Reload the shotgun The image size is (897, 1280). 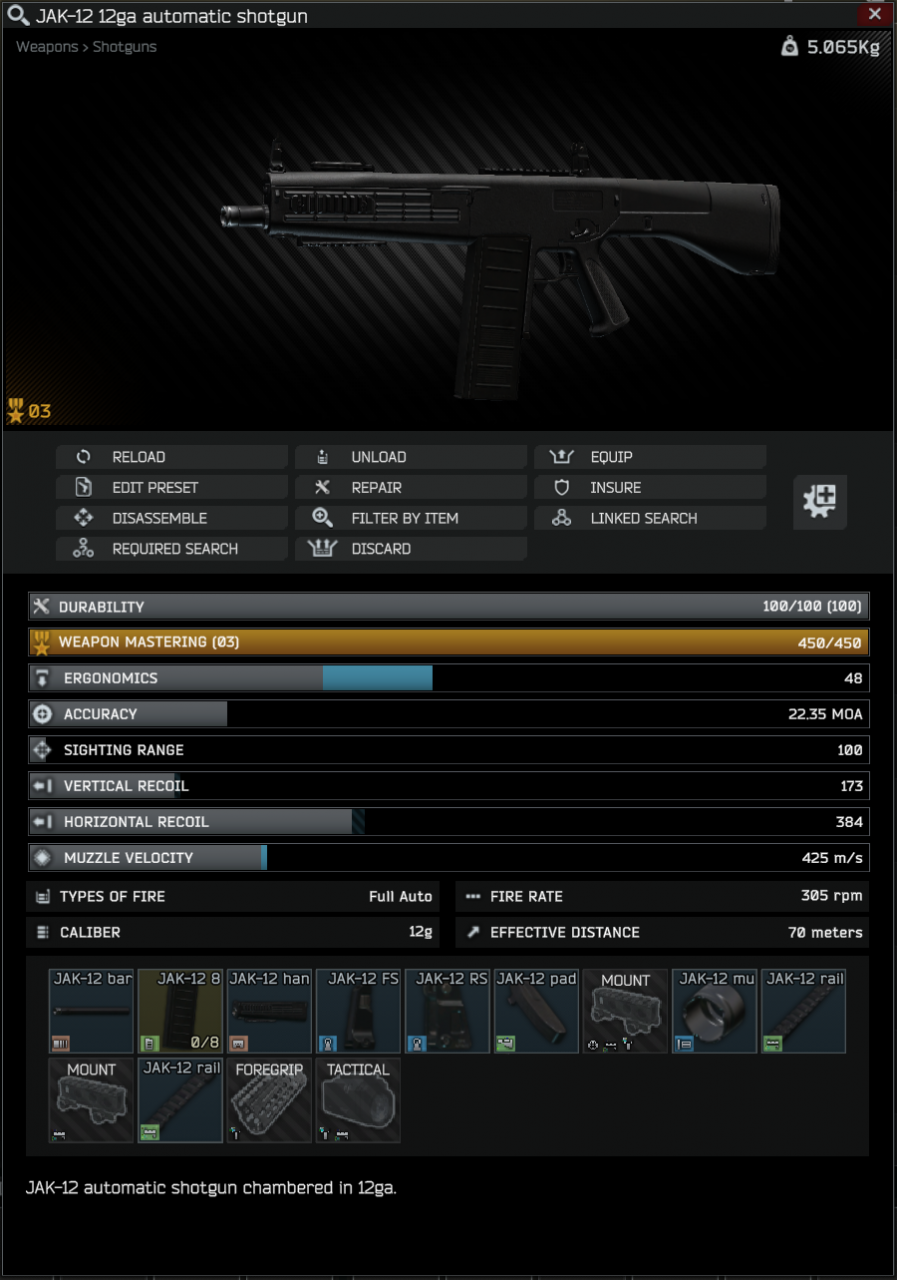tap(171, 457)
